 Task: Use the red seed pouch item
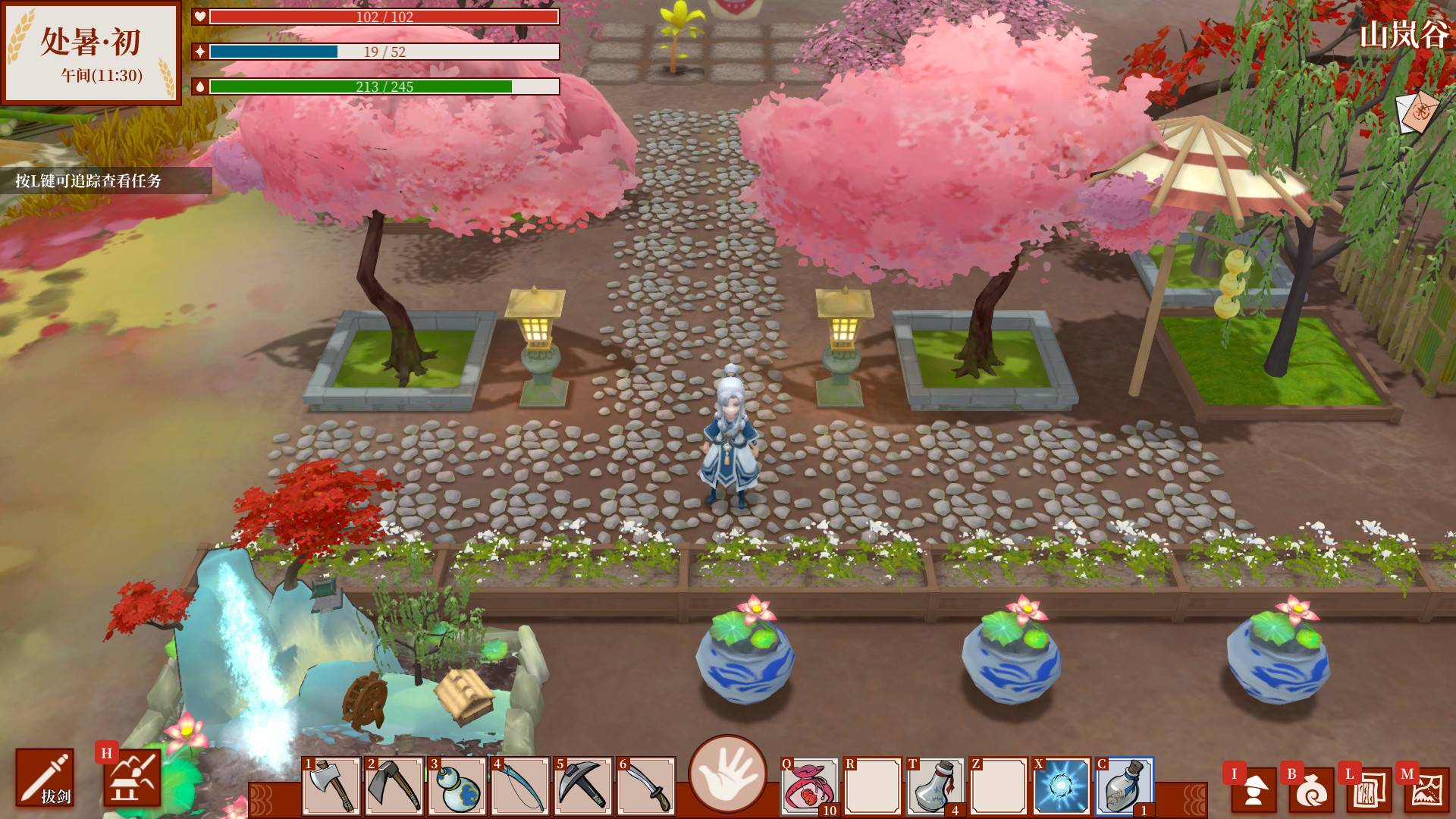pos(810,786)
